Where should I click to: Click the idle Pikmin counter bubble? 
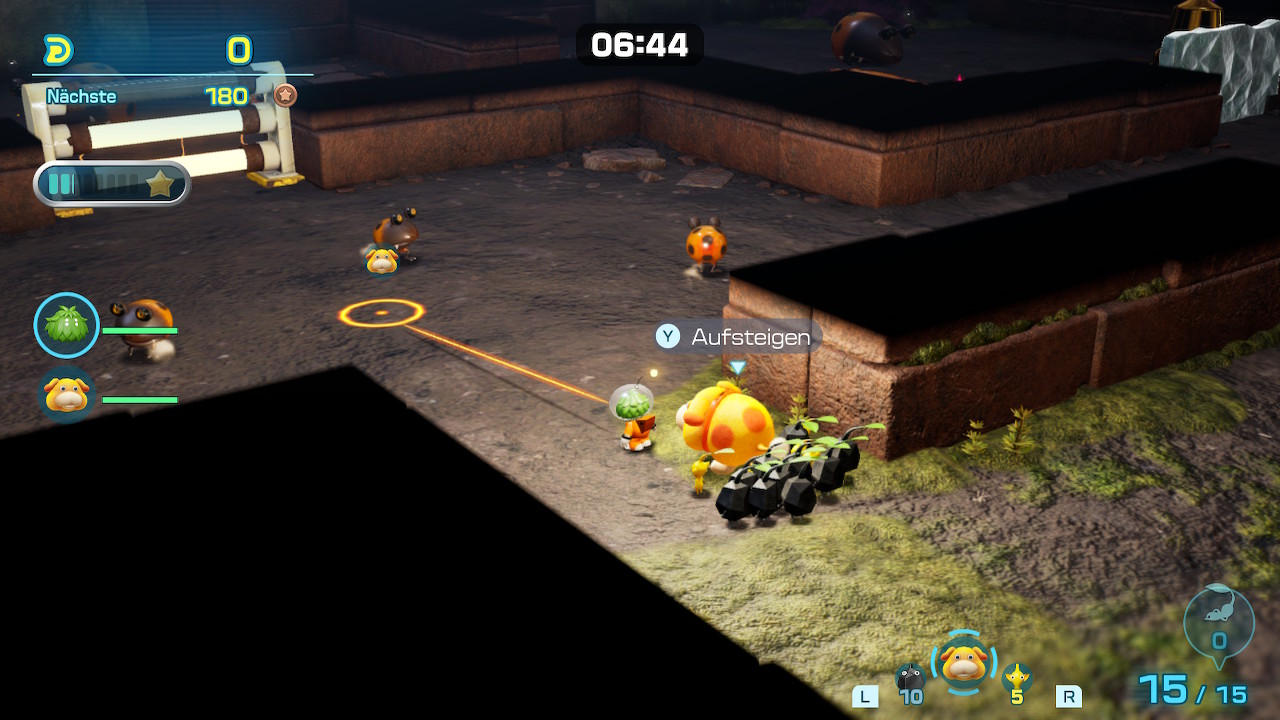pyautogui.click(x=1218, y=622)
